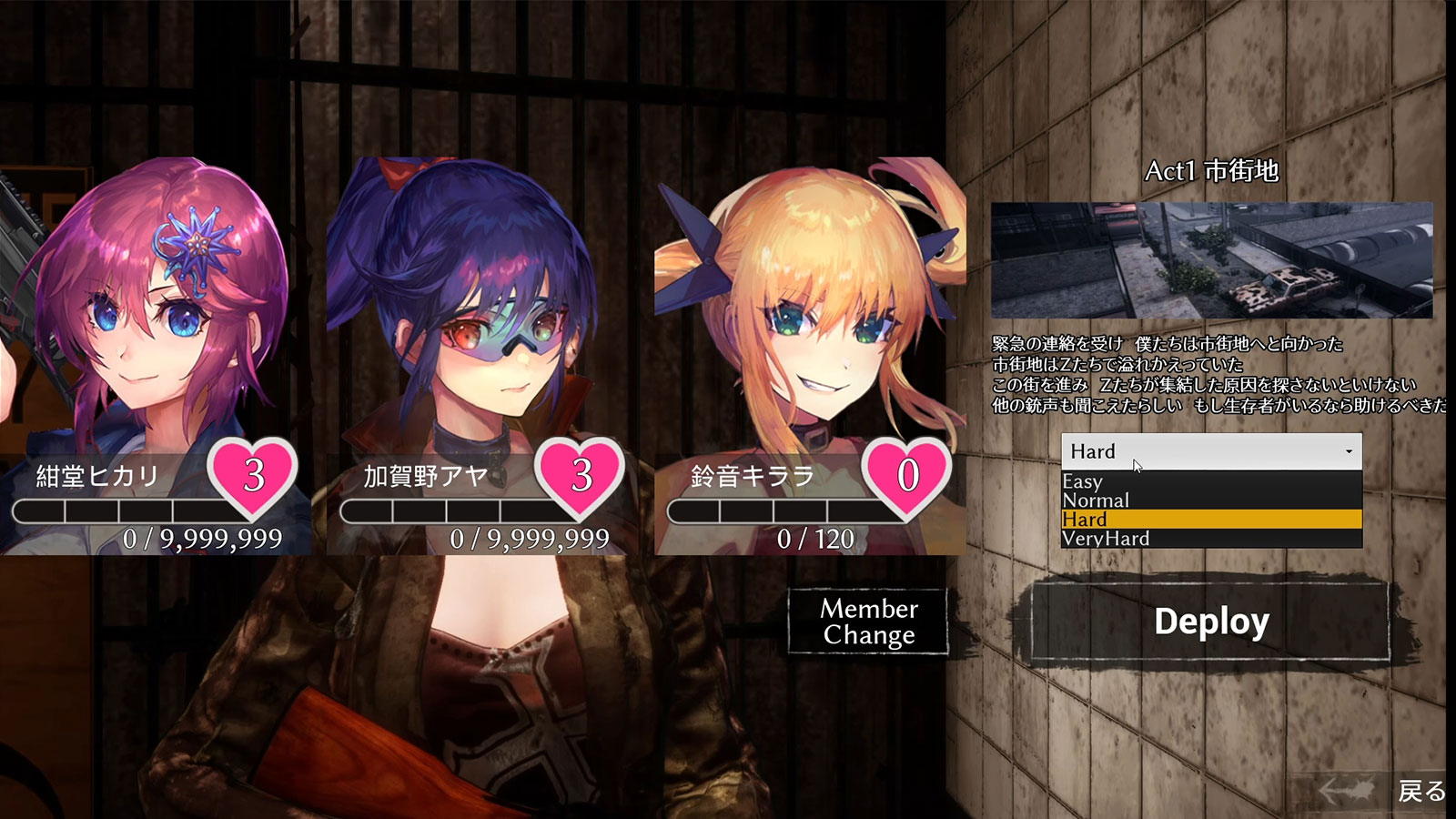Collapse the difficulty dropdown header

[1210, 451]
